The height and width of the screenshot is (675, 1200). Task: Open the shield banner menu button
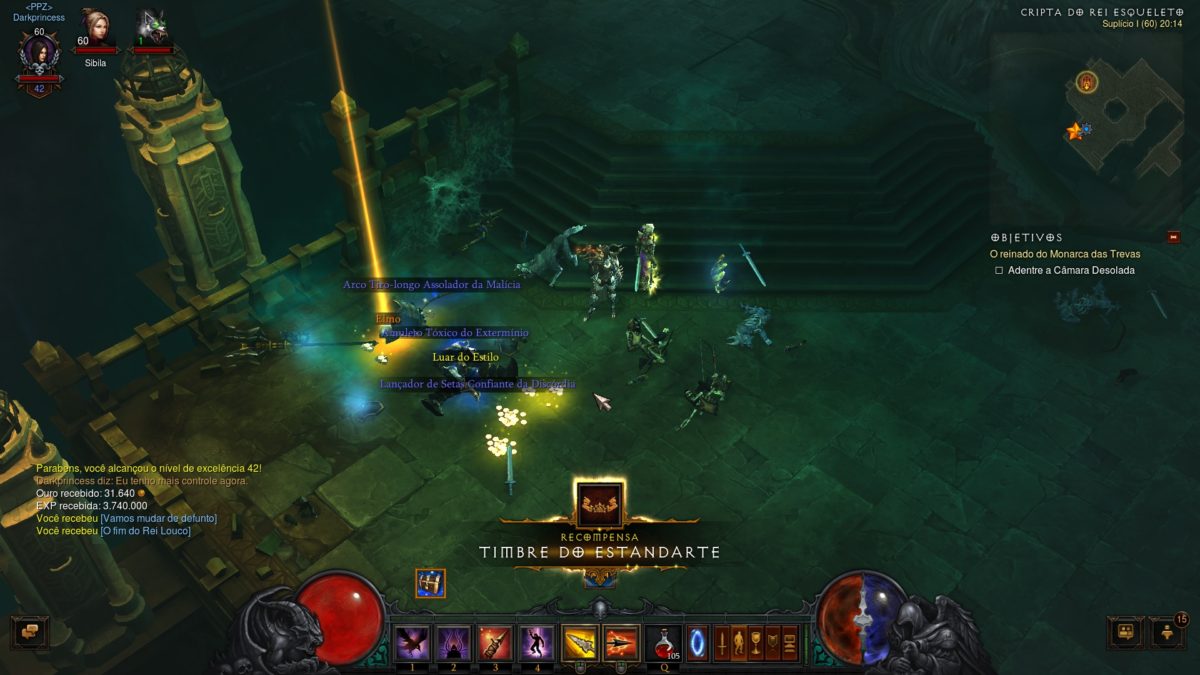(773, 642)
